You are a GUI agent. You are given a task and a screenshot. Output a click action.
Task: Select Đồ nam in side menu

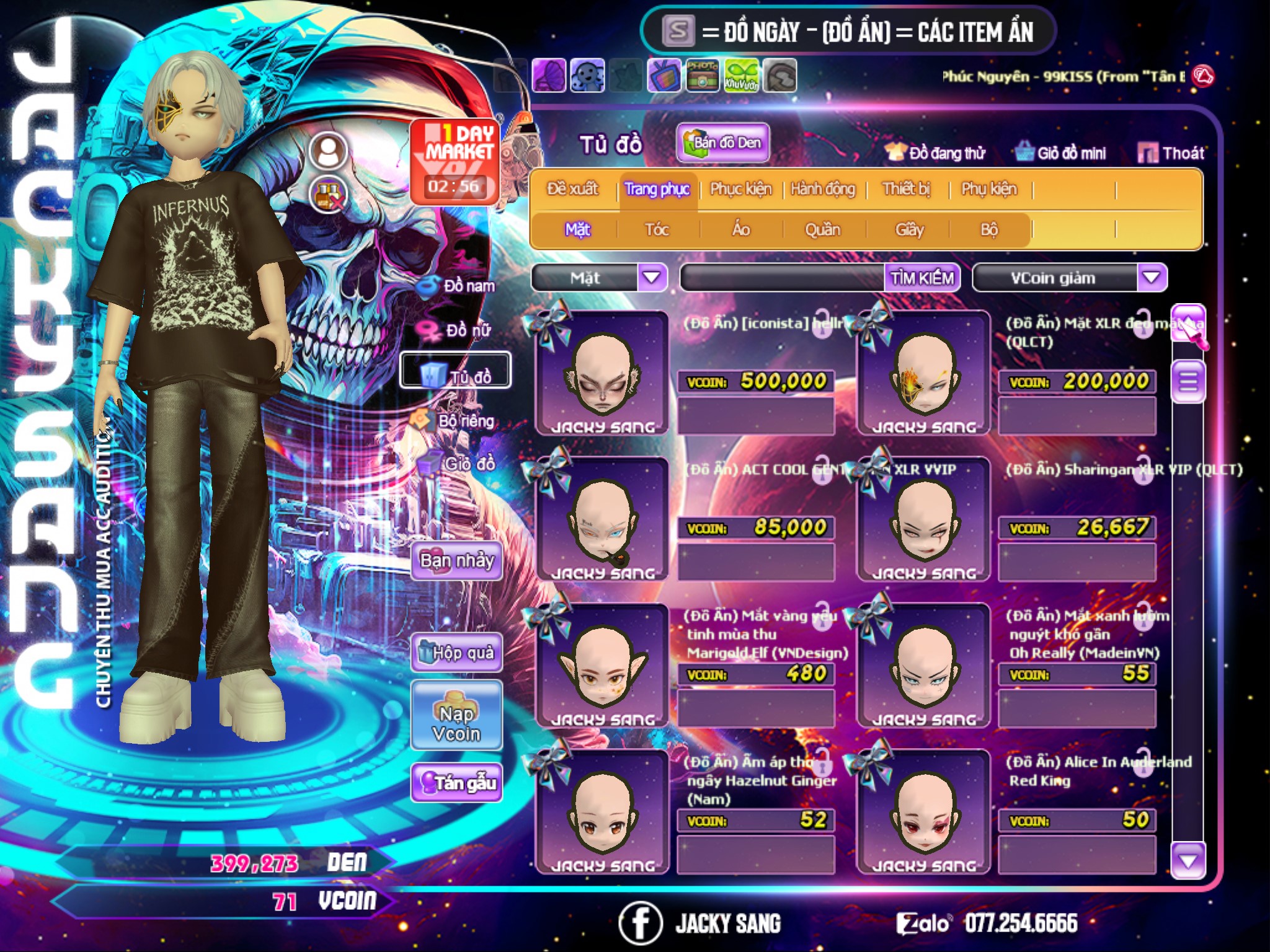(x=458, y=286)
